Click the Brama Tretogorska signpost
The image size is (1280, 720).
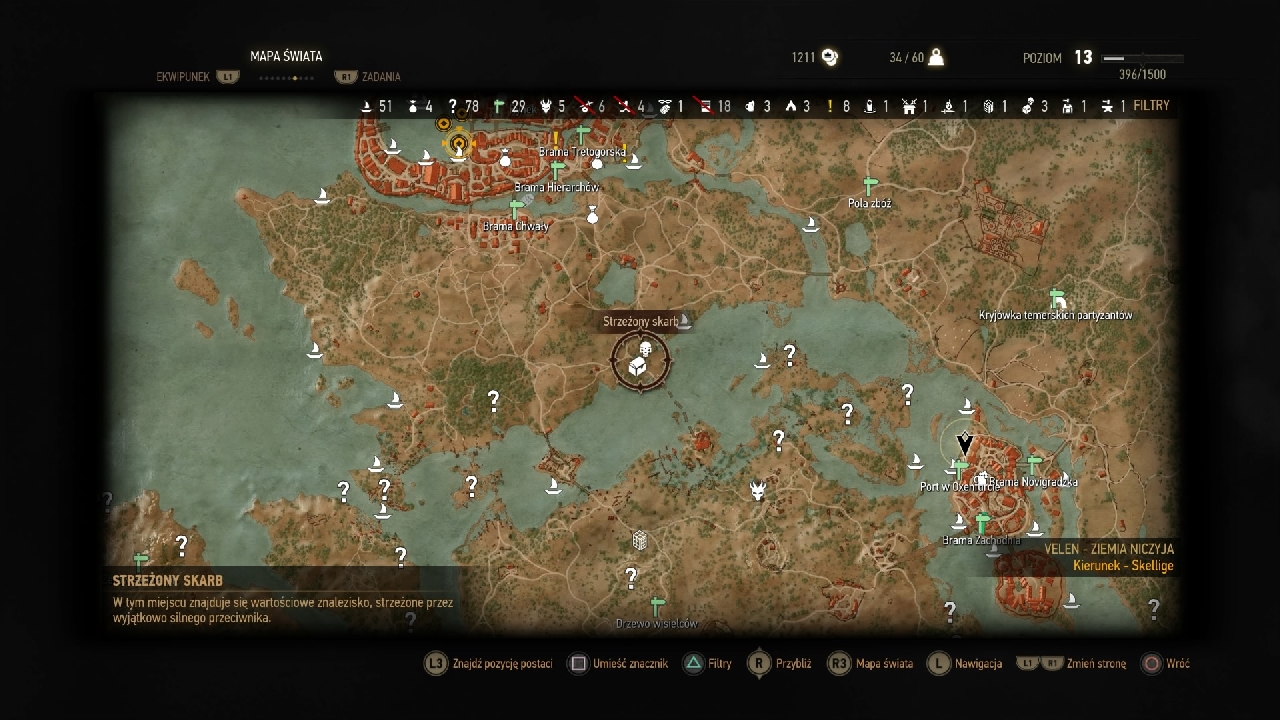pyautogui.click(x=582, y=134)
